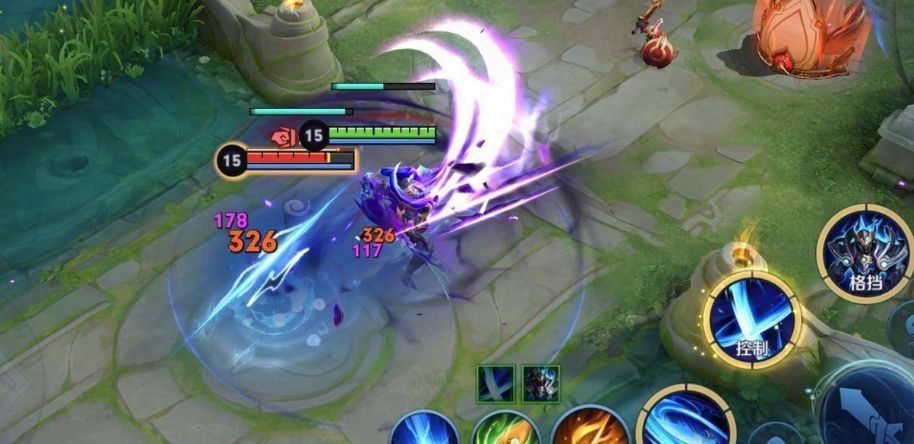Select the small armored-knight buff icon

(x=540, y=384)
